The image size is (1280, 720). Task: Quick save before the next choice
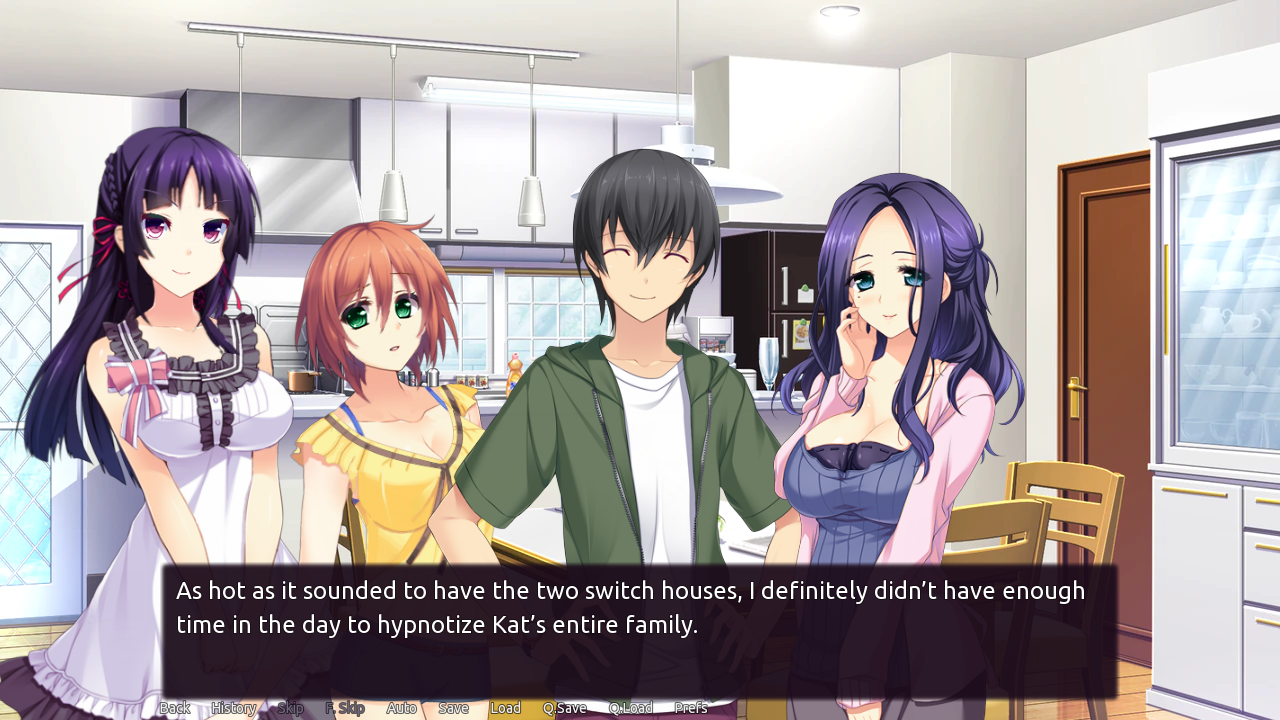pyautogui.click(x=565, y=707)
